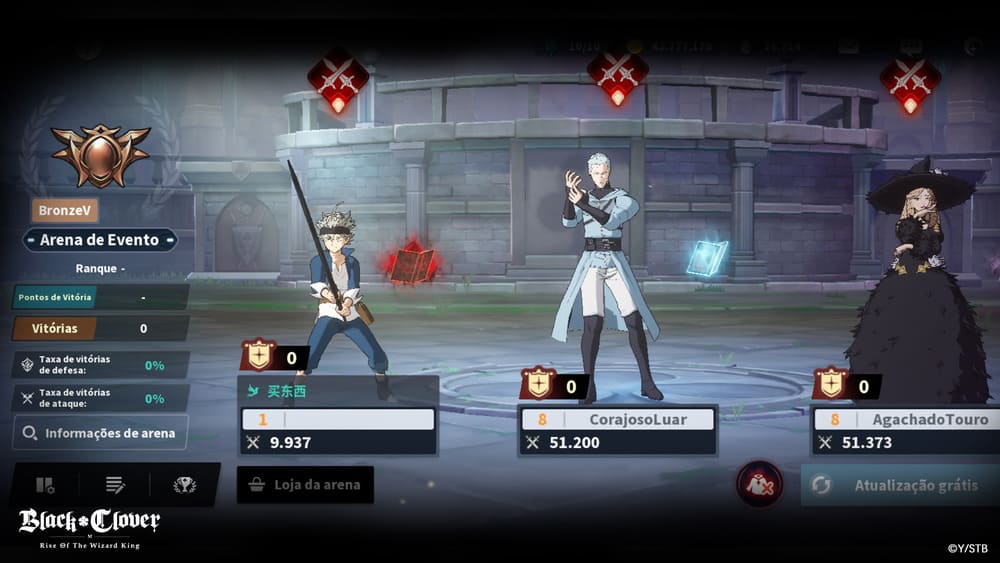Select the CorajosoLuar opponent name panel
The width and height of the screenshot is (1000, 563).
[x=617, y=419]
